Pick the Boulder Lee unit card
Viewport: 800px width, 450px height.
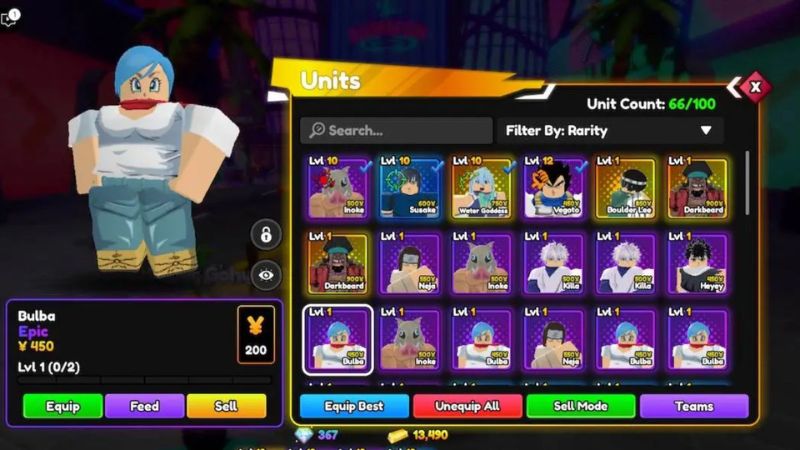tap(626, 187)
